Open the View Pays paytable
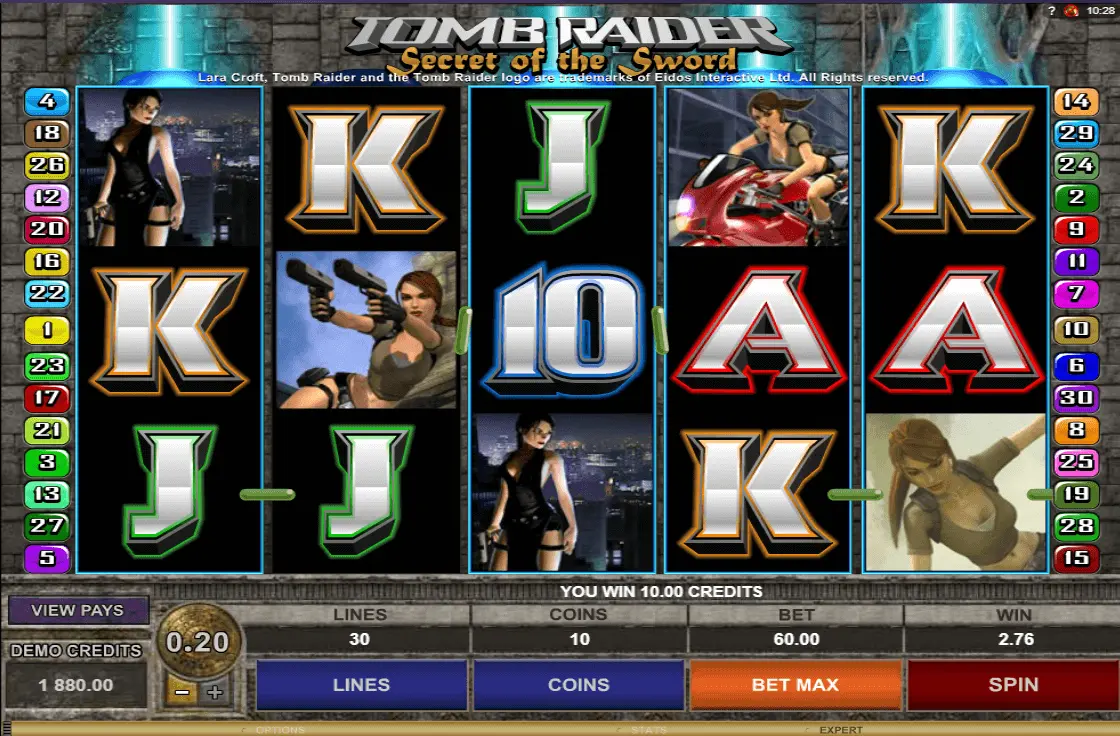1120x736 pixels. 78,610
